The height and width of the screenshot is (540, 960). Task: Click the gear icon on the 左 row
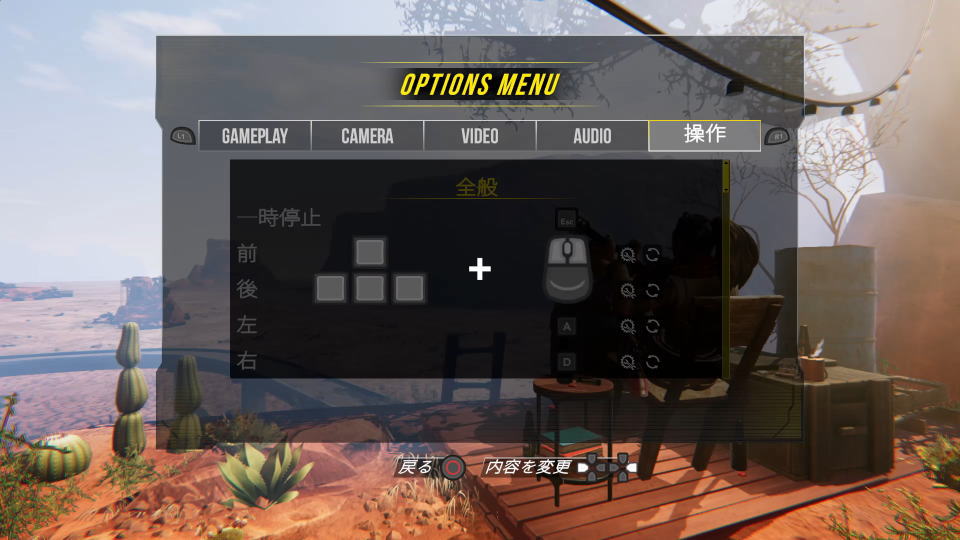coord(628,326)
